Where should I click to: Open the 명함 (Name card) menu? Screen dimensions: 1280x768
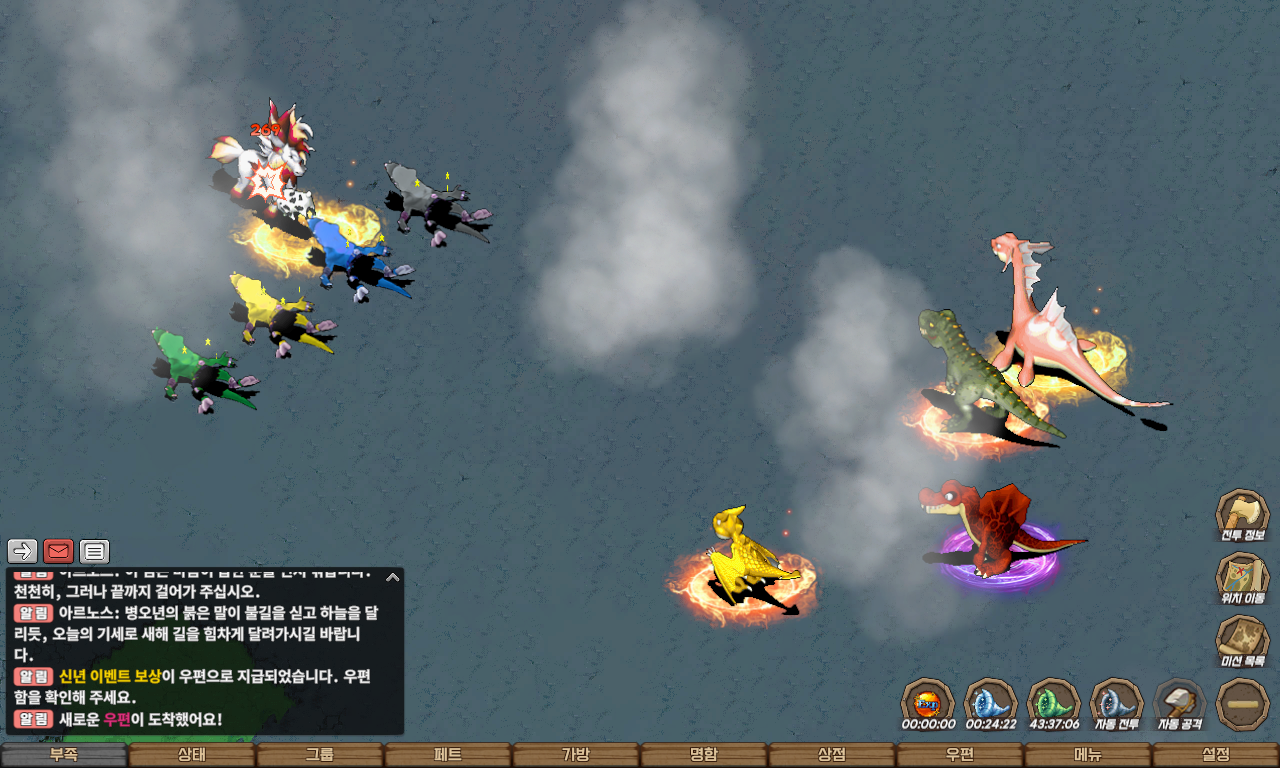coord(704,755)
